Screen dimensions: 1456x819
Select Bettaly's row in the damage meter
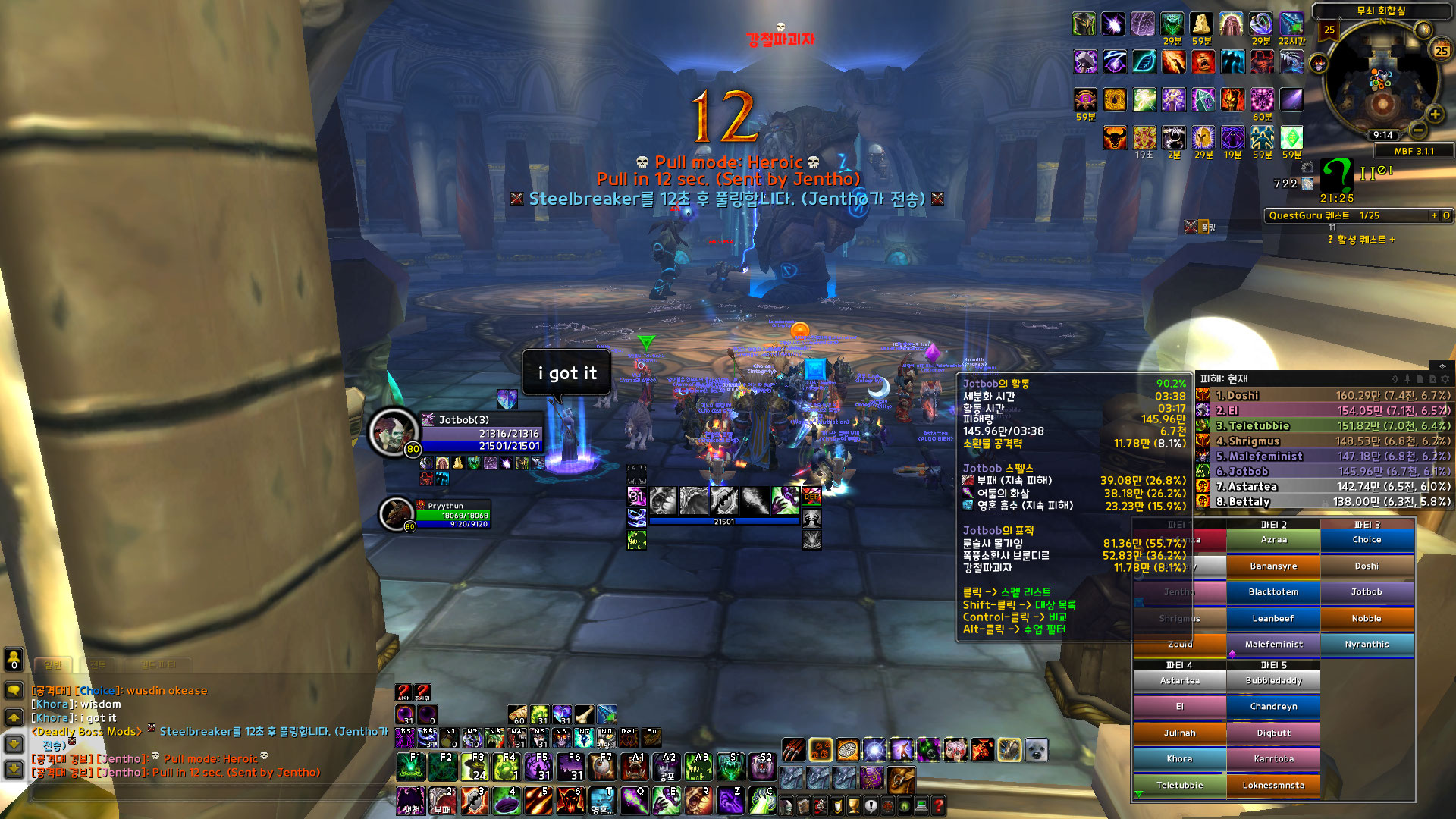pos(1323,501)
